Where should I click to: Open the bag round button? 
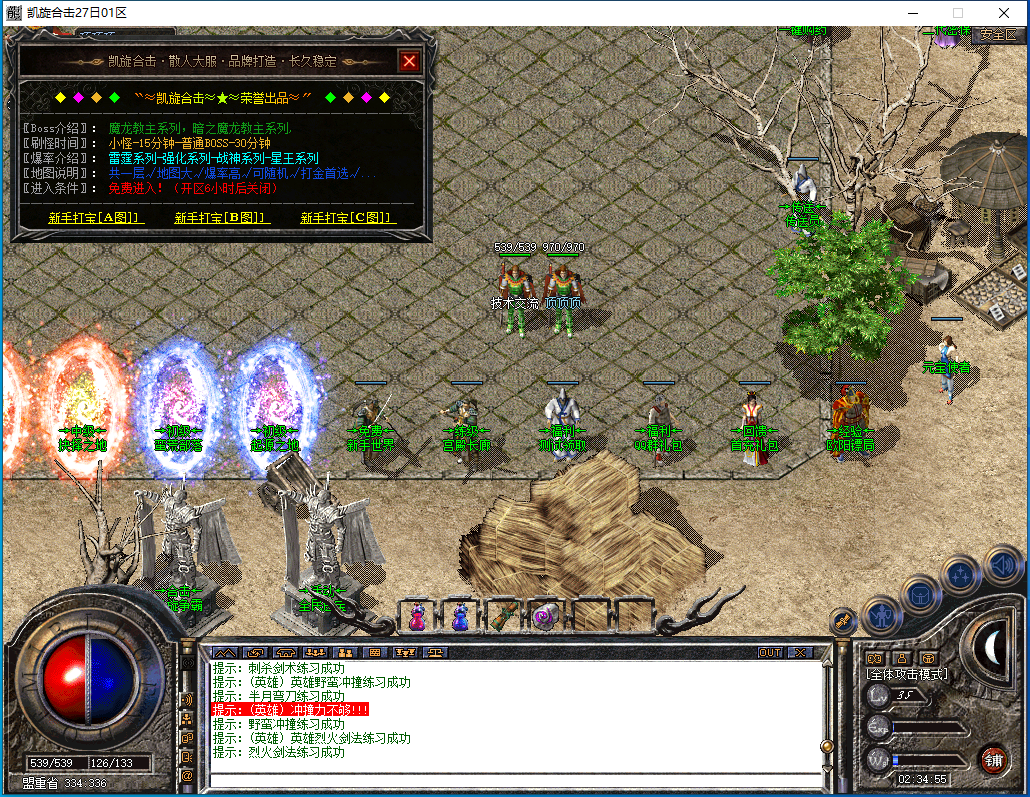pos(920,593)
